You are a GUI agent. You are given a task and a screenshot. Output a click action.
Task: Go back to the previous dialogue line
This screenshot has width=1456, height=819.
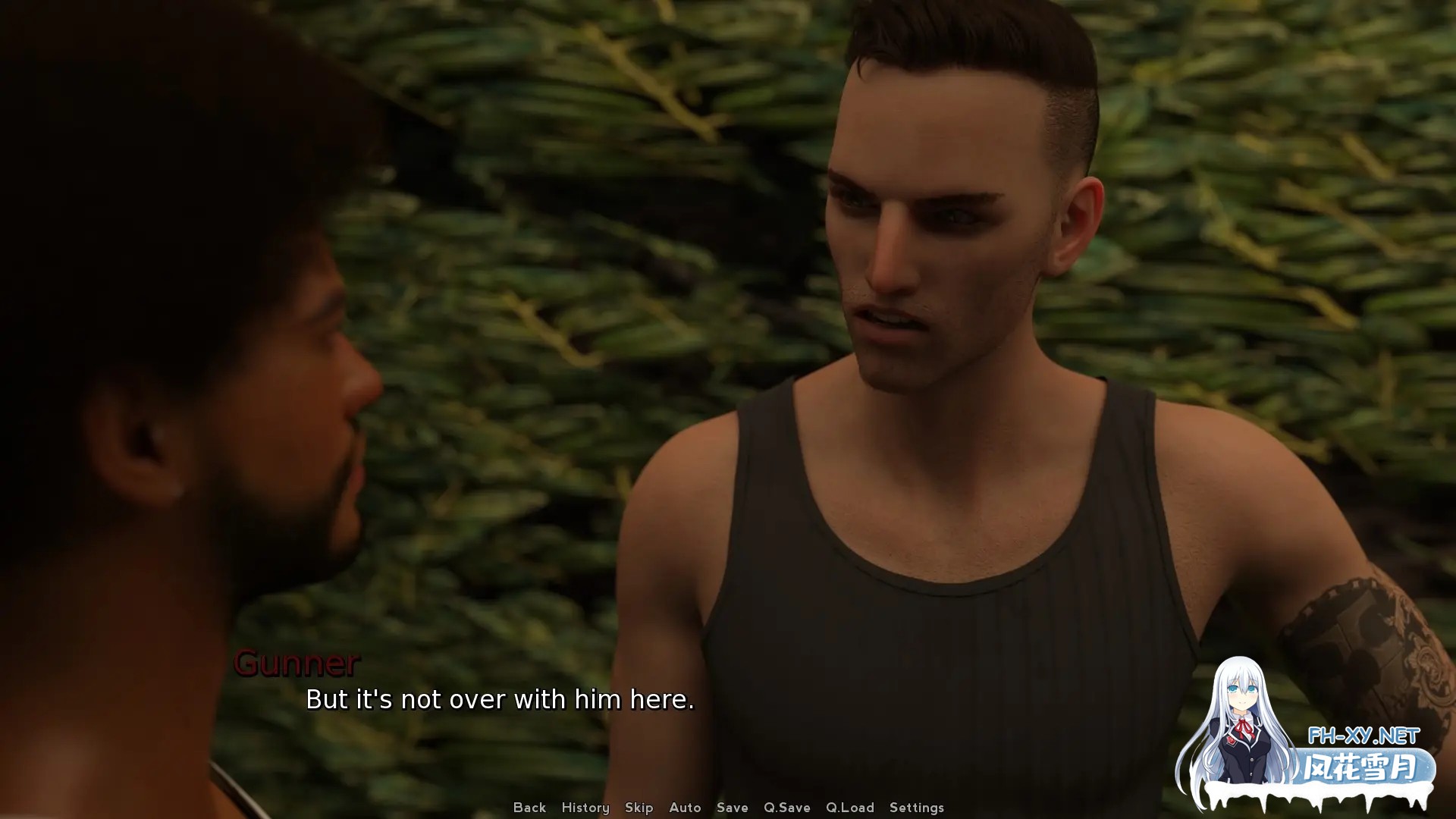coord(529,808)
